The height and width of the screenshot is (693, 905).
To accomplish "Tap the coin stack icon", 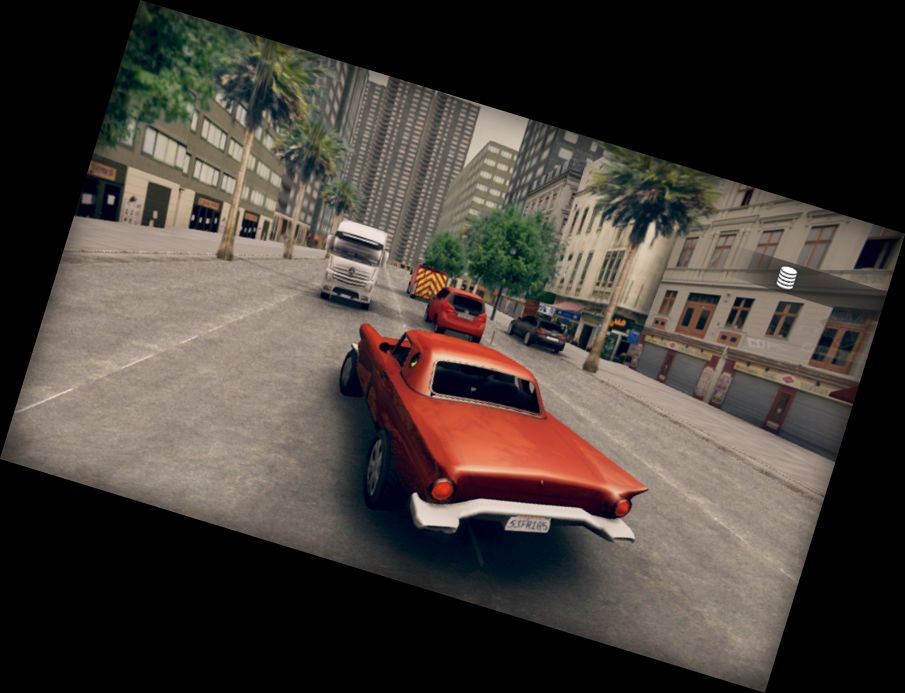I will point(787,277).
